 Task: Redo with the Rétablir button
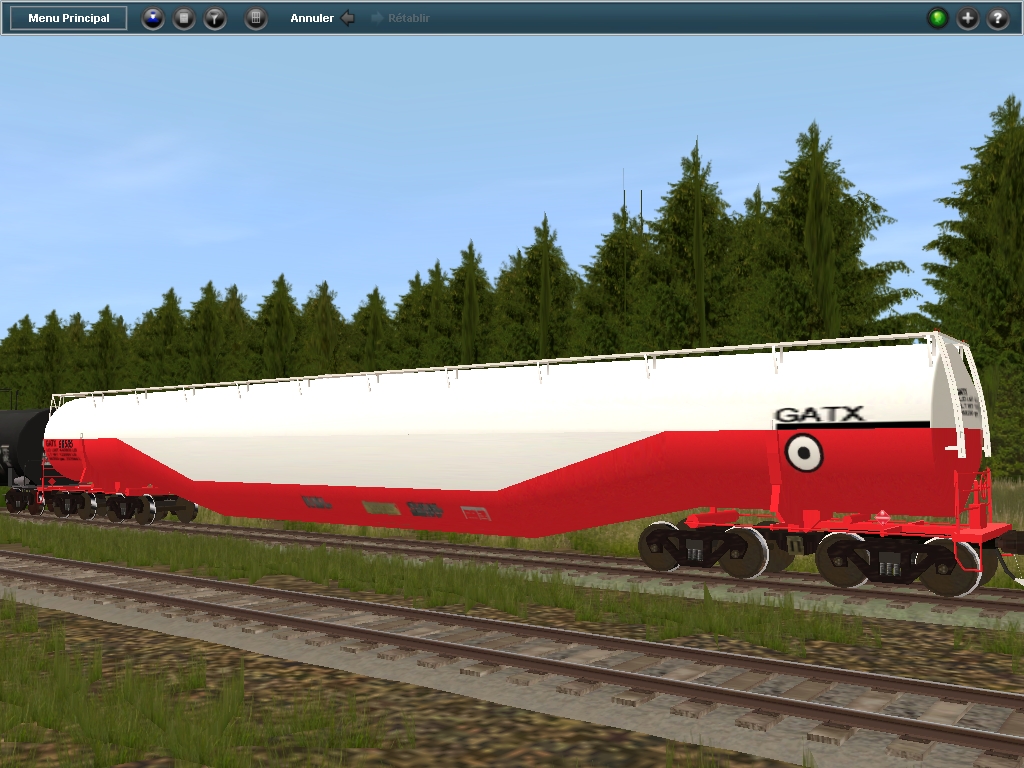point(400,18)
